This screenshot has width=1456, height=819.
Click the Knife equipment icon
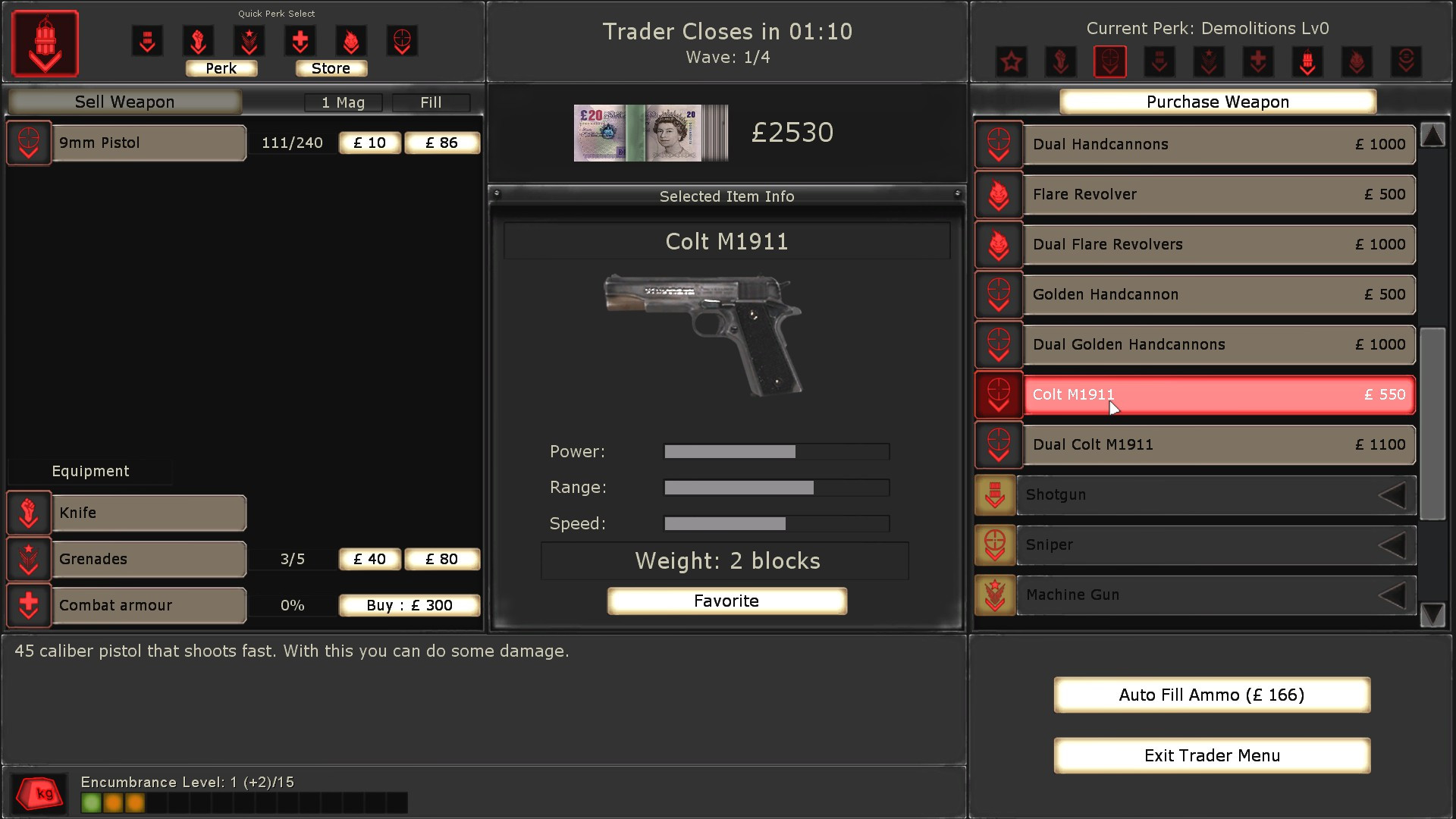point(28,513)
